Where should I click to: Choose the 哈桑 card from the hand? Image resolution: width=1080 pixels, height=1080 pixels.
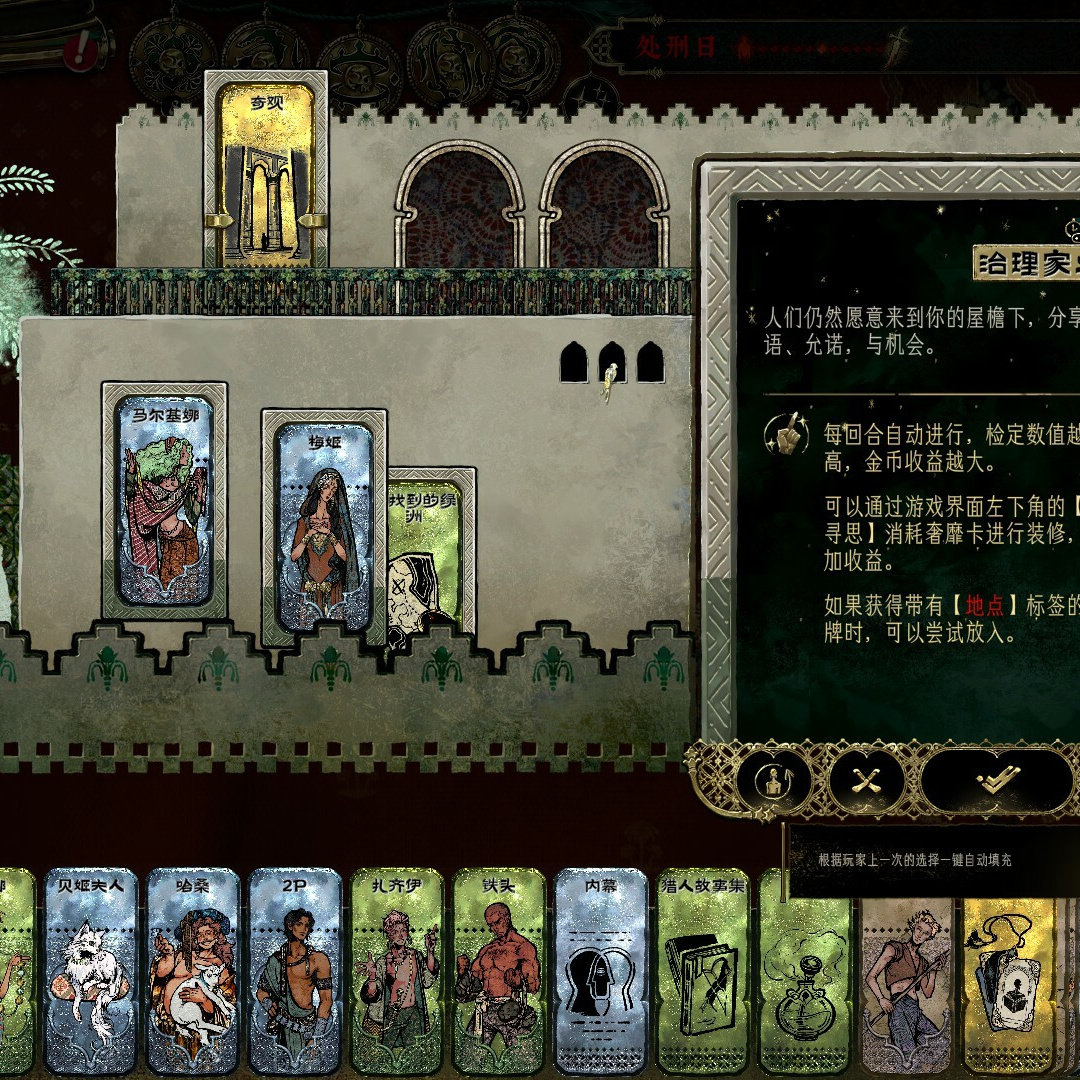[193, 969]
